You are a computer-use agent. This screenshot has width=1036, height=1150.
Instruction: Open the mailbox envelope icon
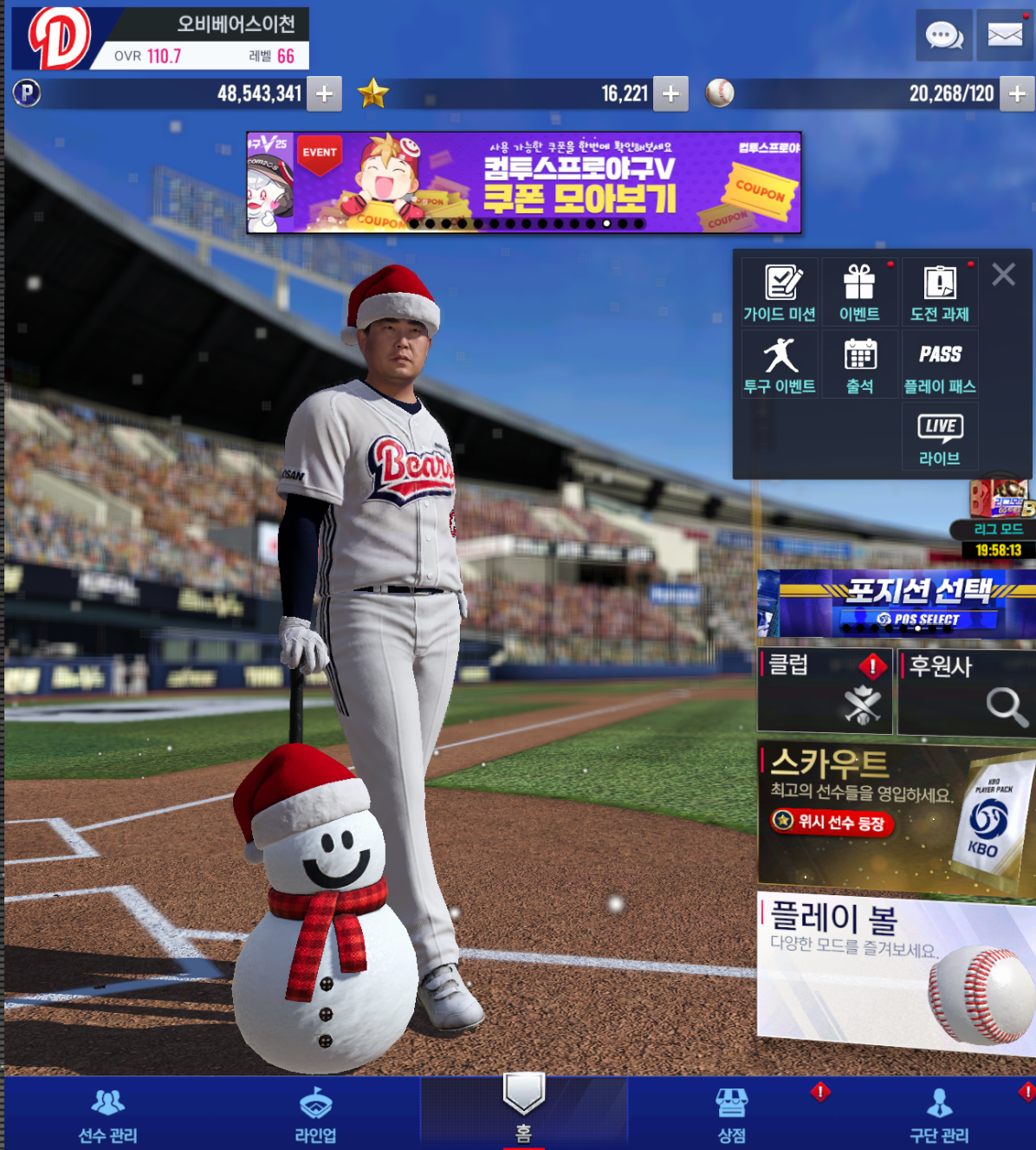(x=1005, y=36)
